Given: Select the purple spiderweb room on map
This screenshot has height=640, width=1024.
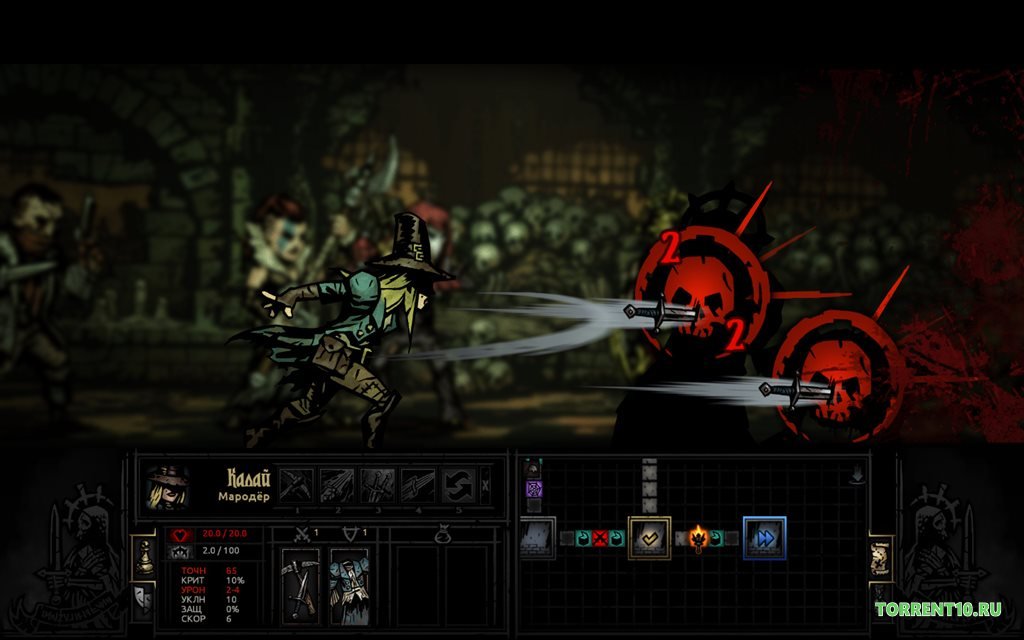Looking at the screenshot, I should pyautogui.click(x=534, y=489).
